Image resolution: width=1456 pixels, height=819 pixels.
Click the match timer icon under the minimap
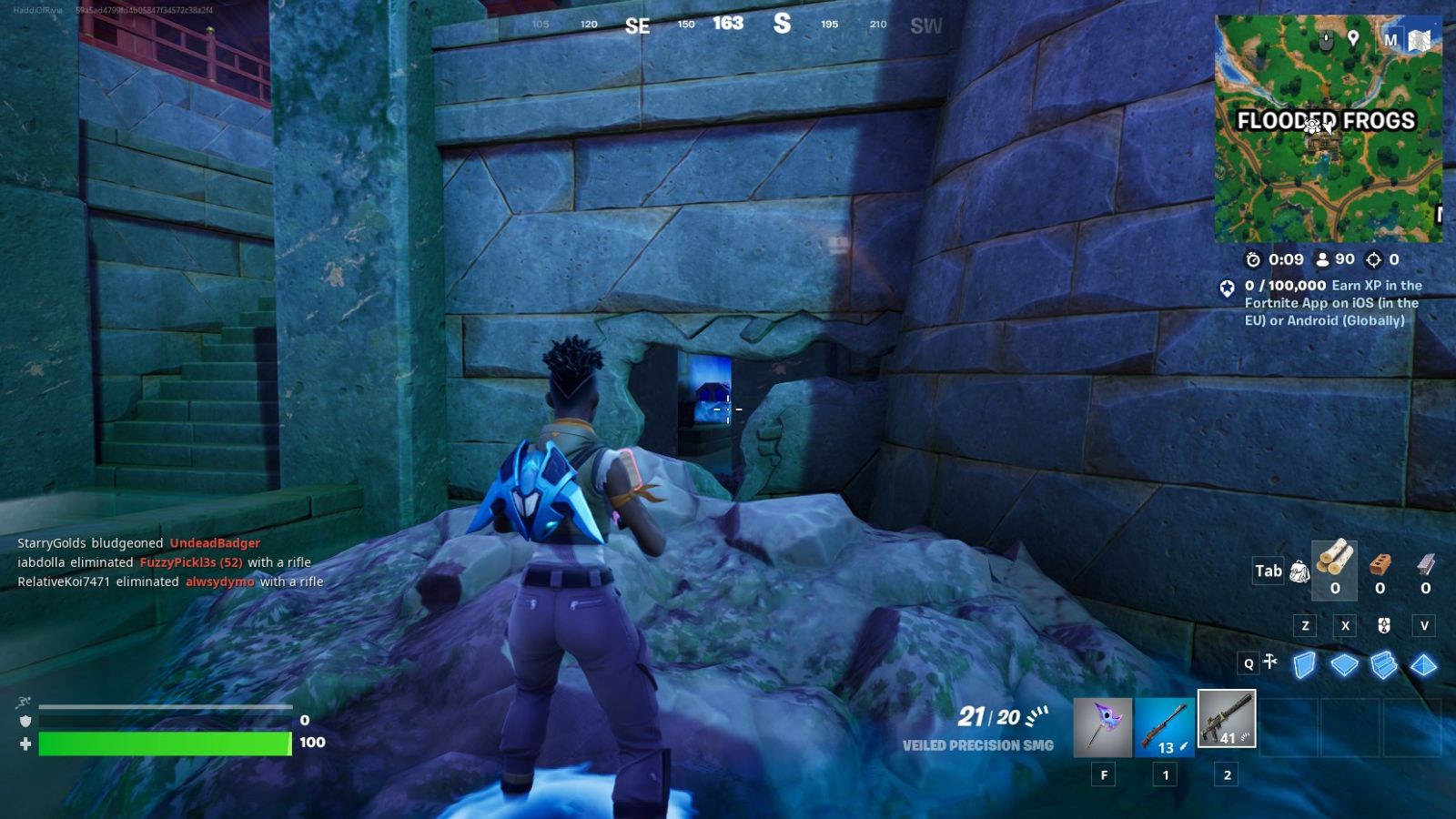pyautogui.click(x=1253, y=258)
